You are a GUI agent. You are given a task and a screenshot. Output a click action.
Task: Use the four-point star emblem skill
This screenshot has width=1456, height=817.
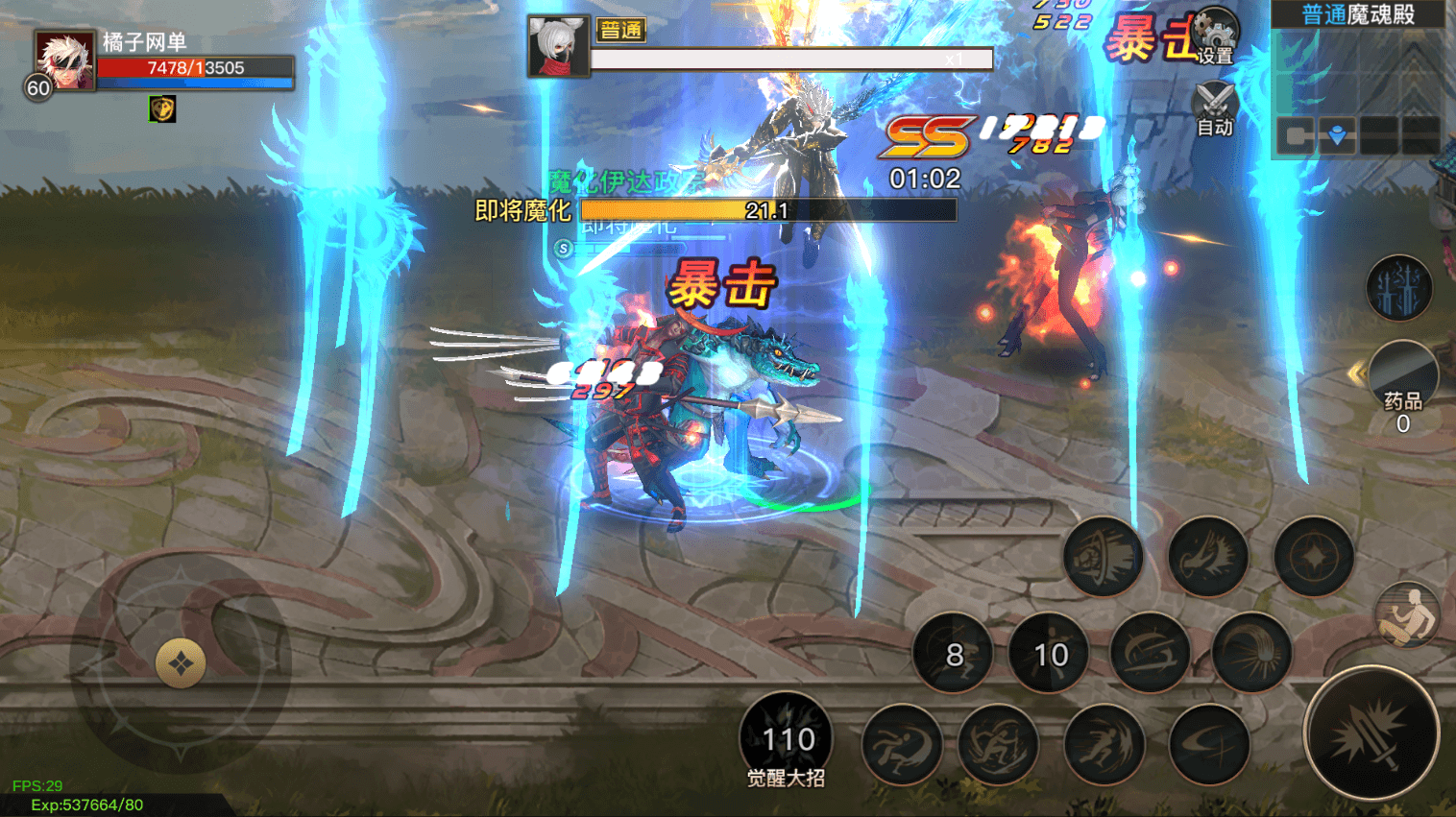pos(1313,557)
